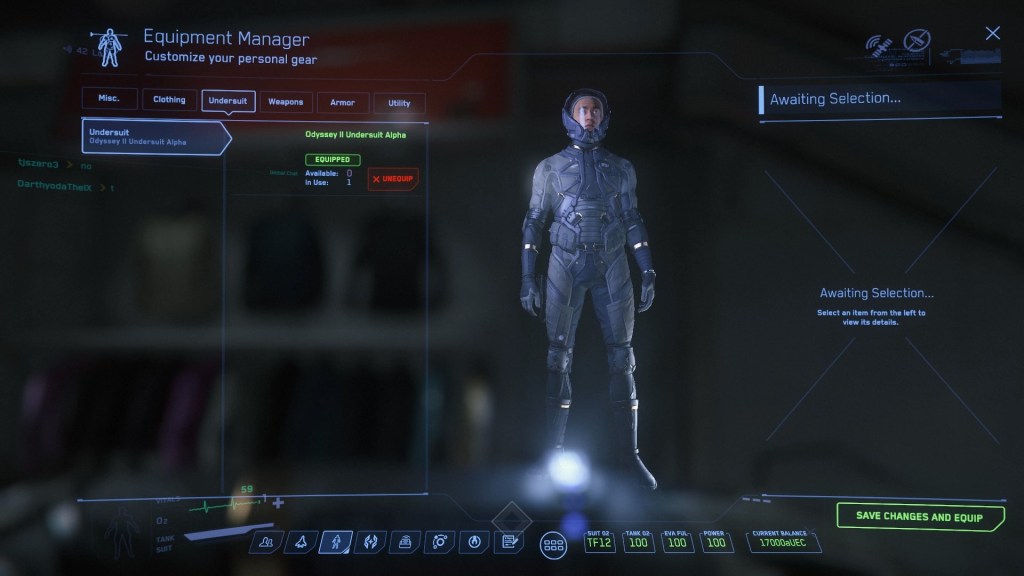The image size is (1024, 576).
Task: Open the ship icon in the bottom bar
Action: pos(300,542)
